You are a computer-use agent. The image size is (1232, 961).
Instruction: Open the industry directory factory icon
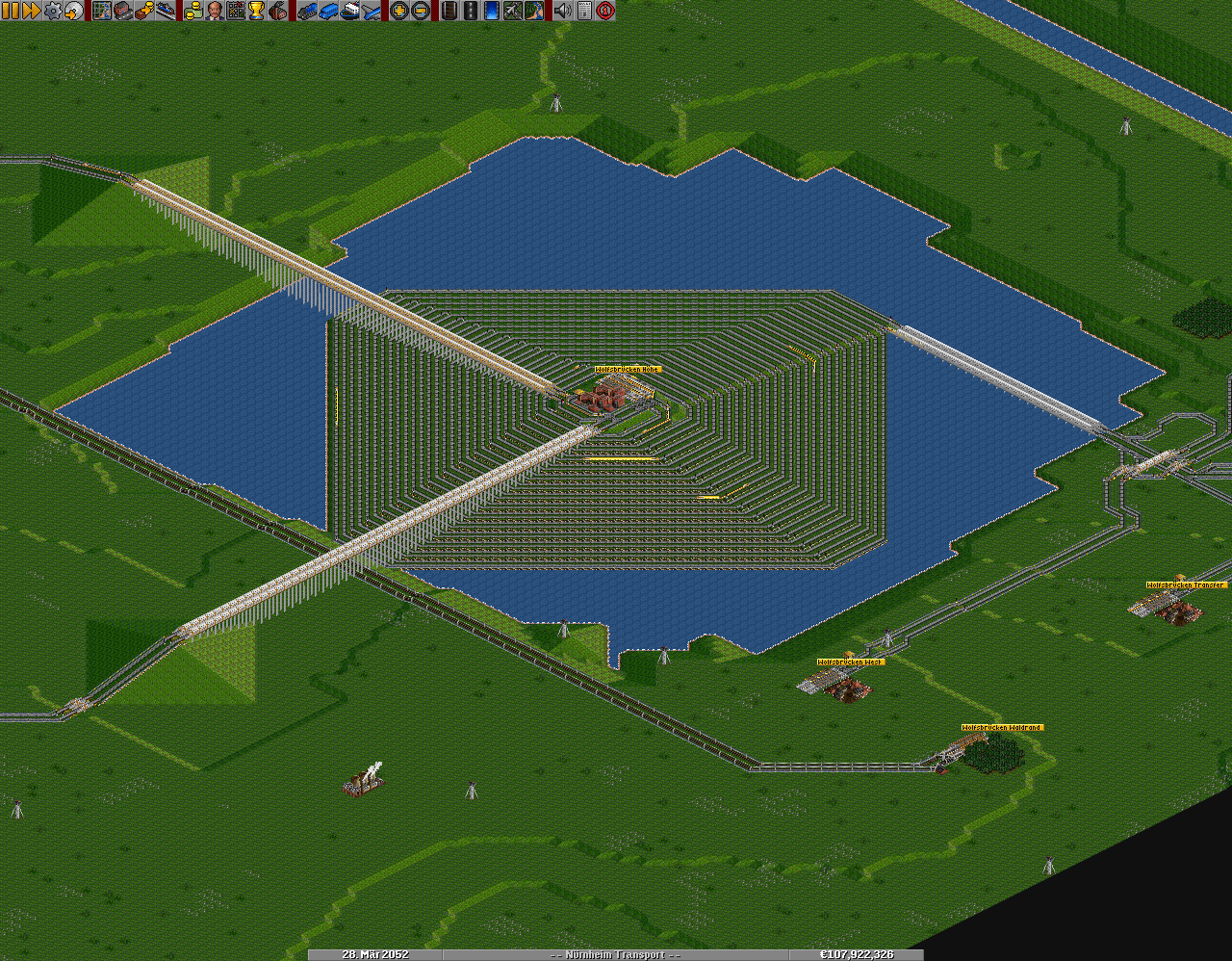(277, 11)
